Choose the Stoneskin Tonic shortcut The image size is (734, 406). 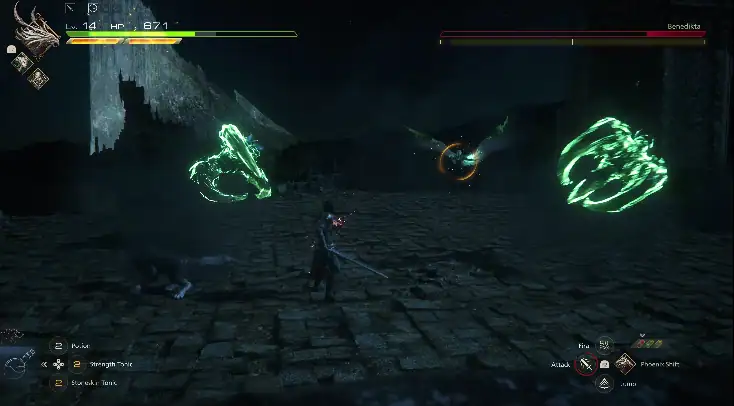(58, 382)
